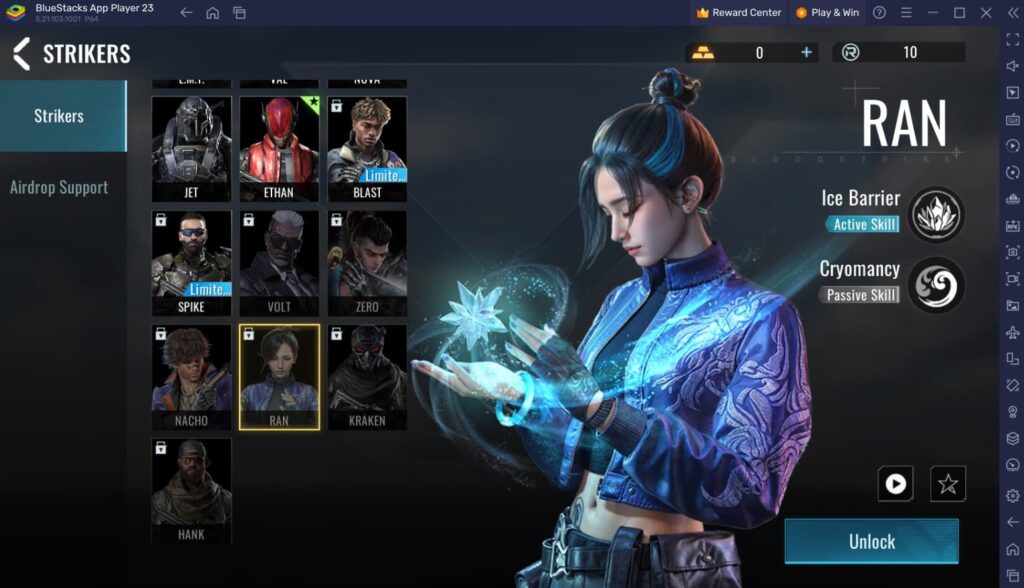Viewport: 1024px width, 588px height.
Task: Click the RAN striker card
Action: coord(279,376)
